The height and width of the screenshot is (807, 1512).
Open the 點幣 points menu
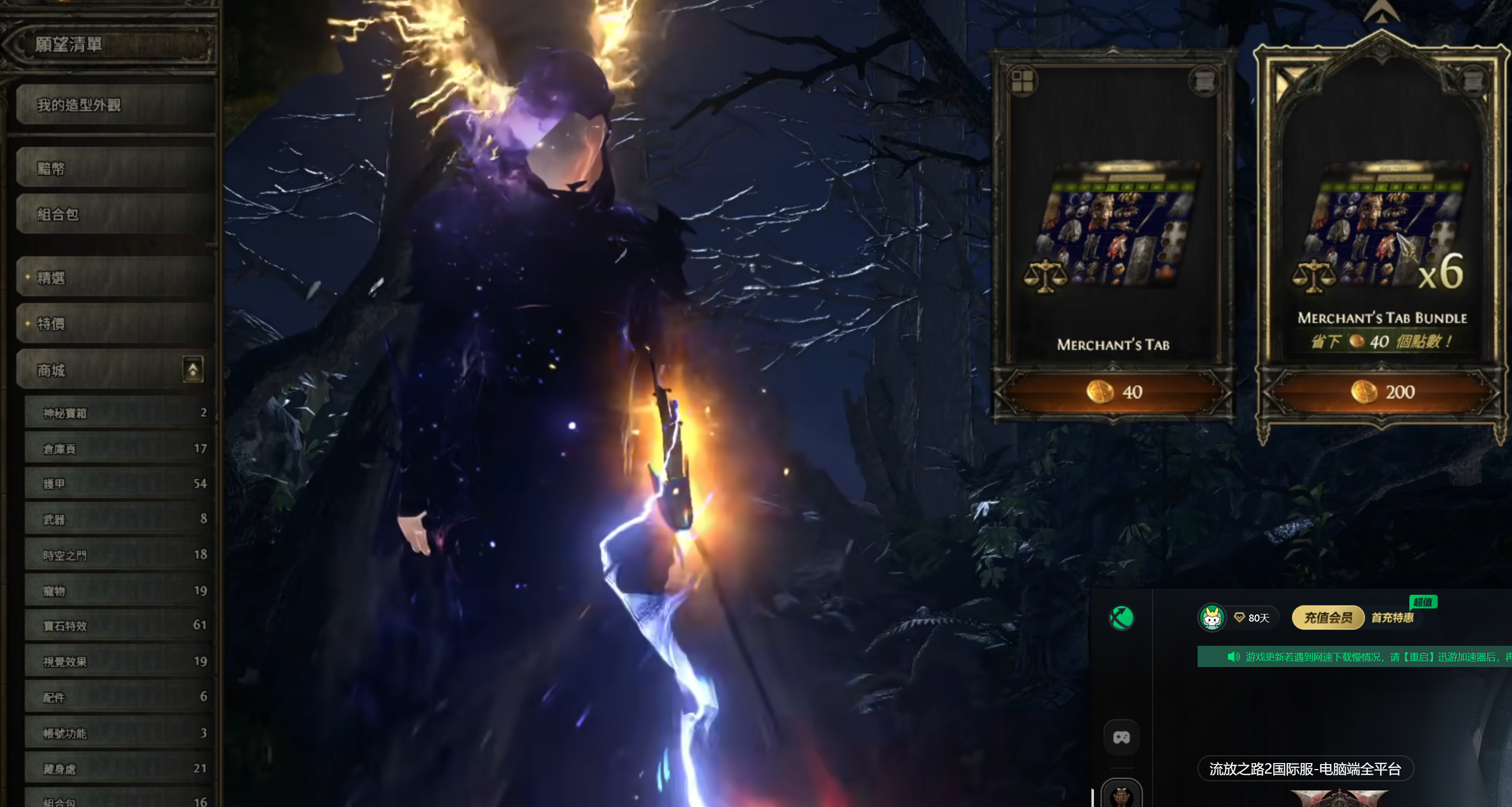point(114,168)
